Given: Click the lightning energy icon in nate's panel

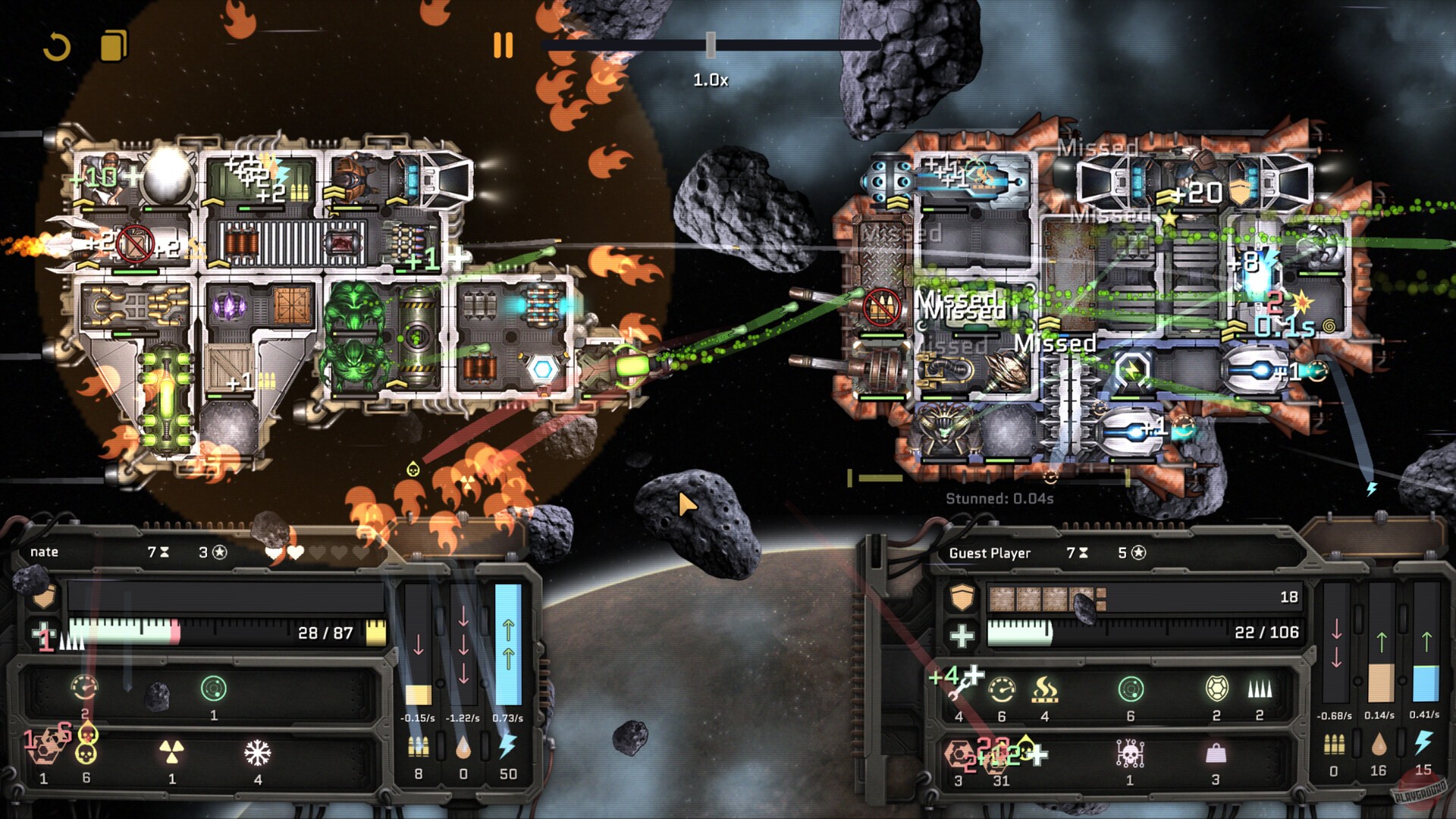Looking at the screenshot, I should pyautogui.click(x=507, y=746).
